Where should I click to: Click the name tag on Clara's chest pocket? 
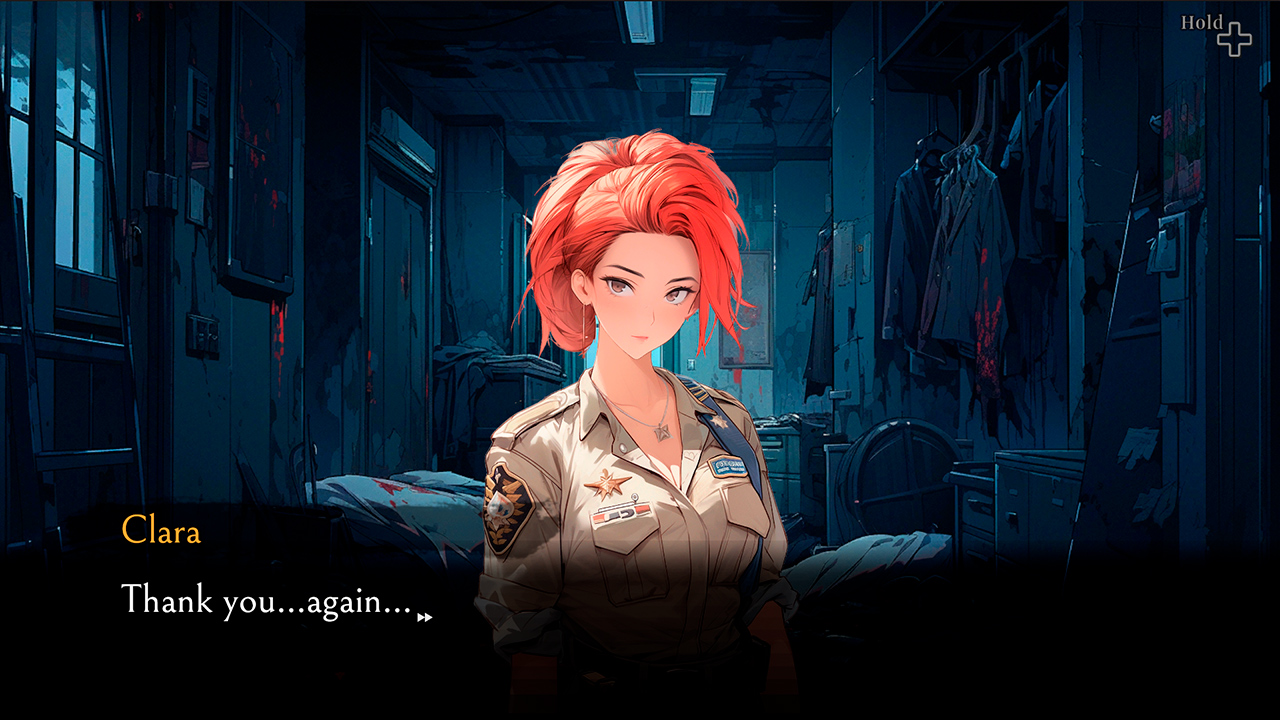point(728,465)
